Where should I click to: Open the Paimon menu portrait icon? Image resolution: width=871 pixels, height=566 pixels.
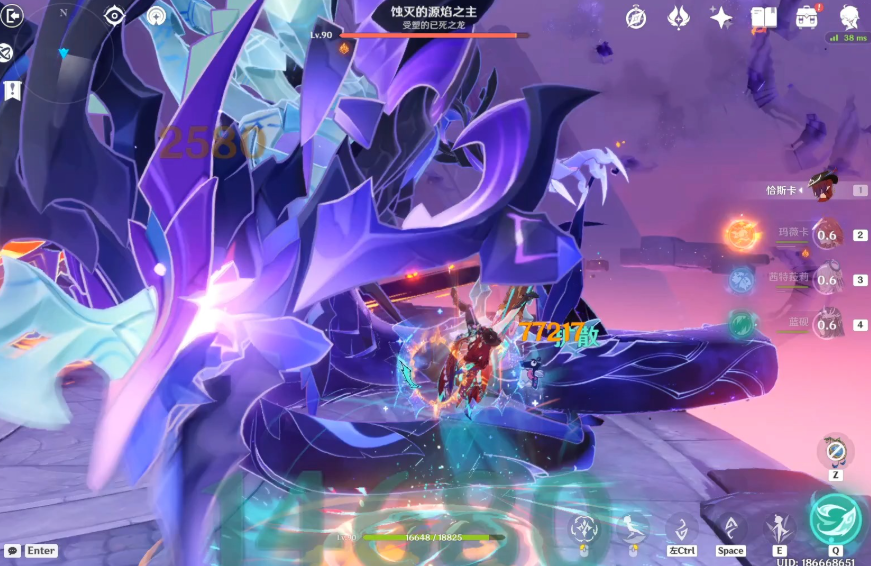(x=850, y=17)
